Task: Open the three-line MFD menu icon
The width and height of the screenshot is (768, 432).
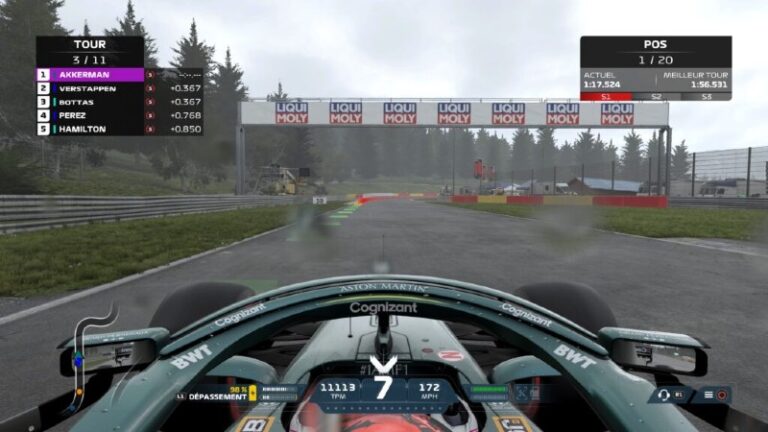Action: pos(707,395)
